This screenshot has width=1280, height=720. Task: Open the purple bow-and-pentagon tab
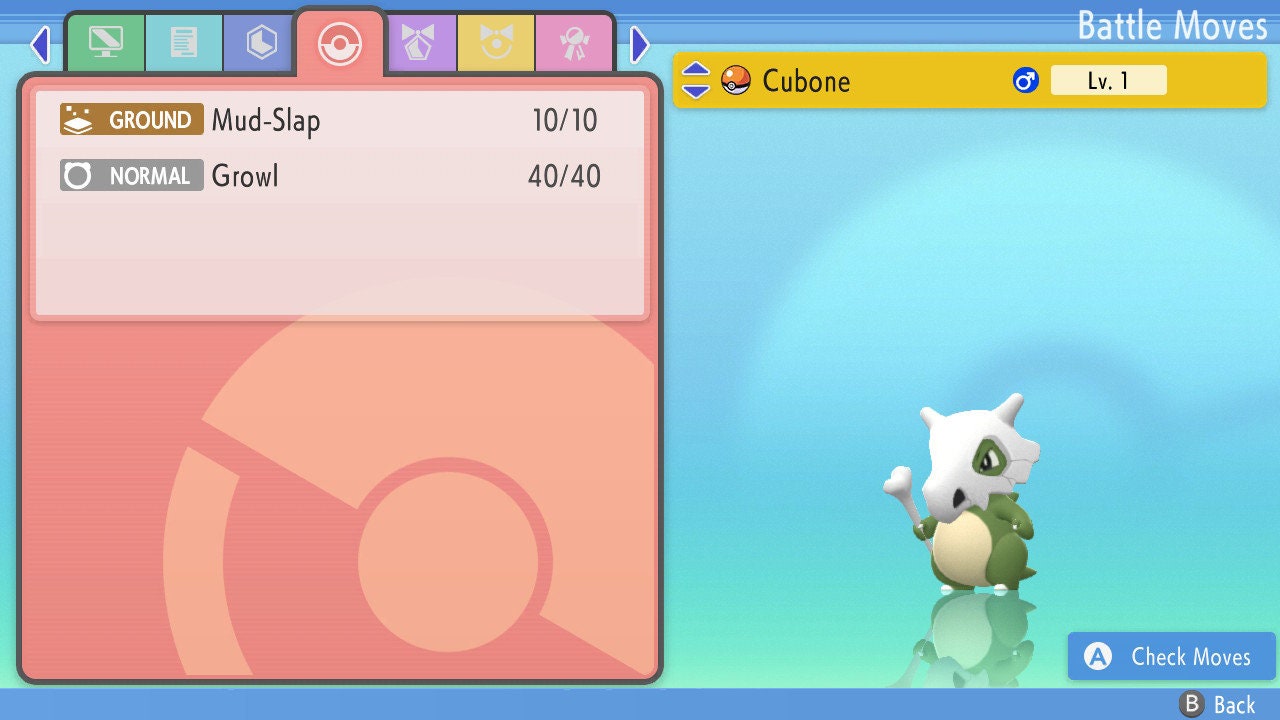[420, 43]
